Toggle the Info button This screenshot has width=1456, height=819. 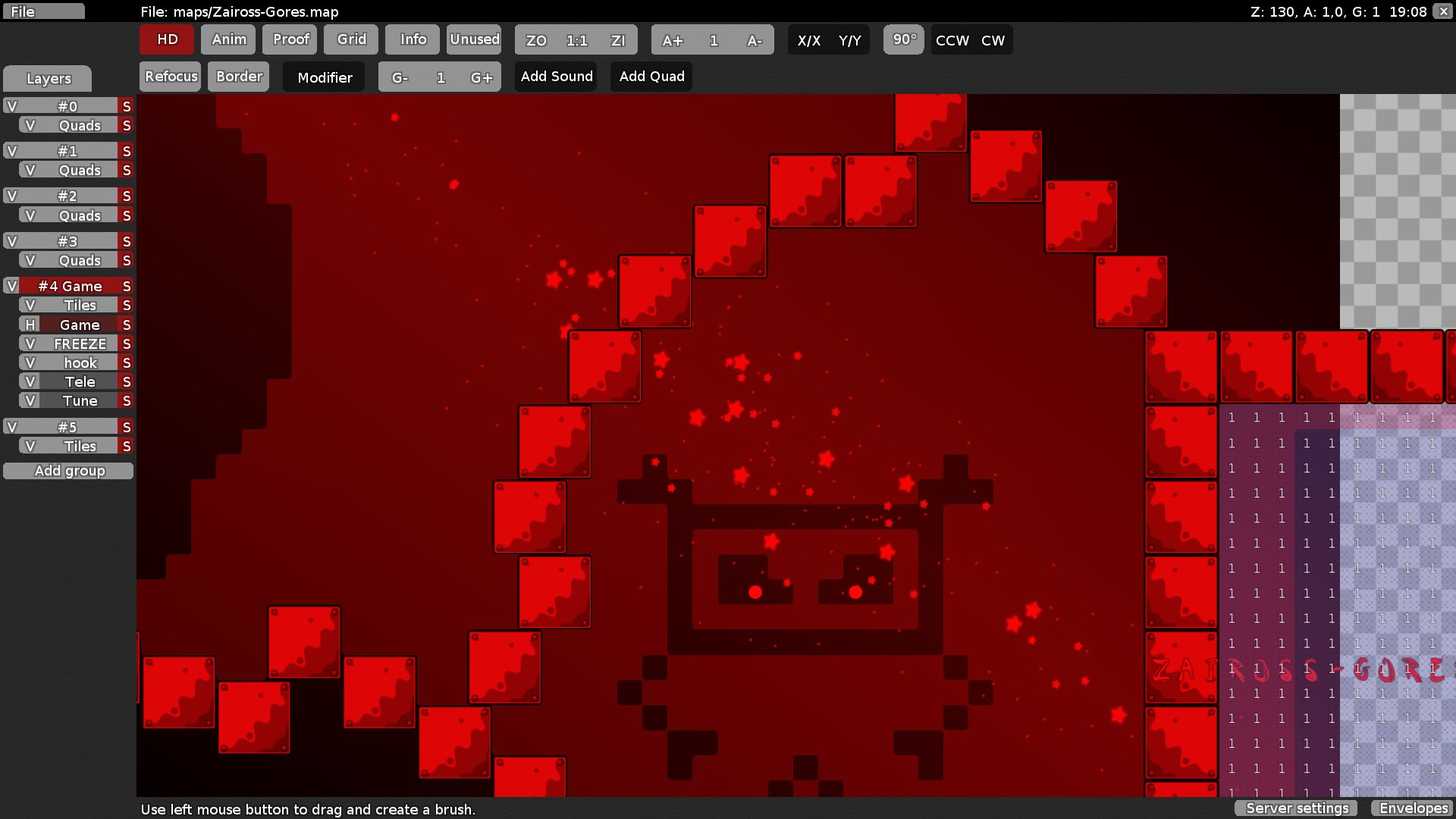413,39
